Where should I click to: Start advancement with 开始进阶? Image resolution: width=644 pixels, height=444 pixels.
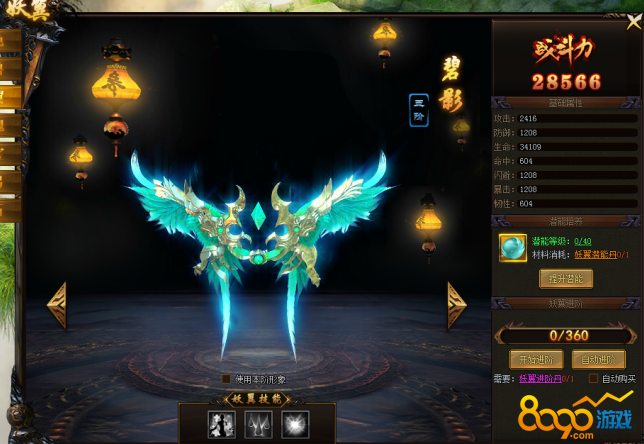pyautogui.click(x=536, y=358)
